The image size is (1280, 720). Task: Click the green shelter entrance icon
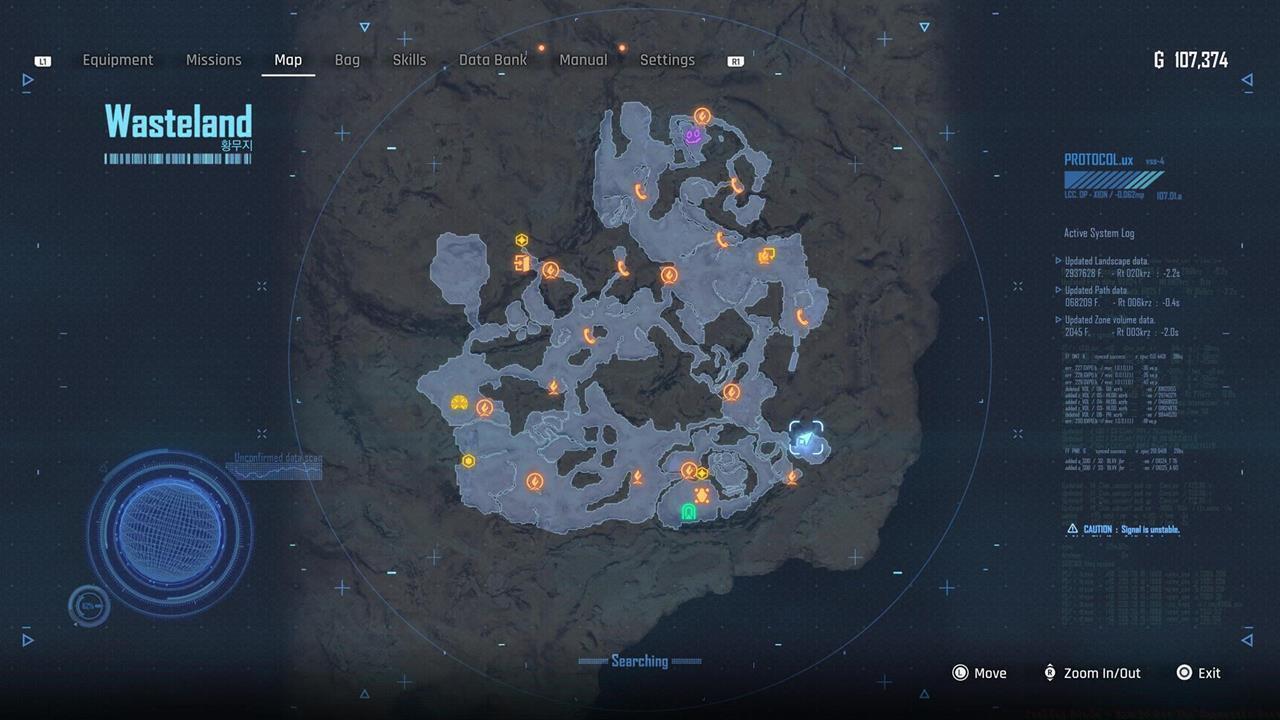[x=686, y=512]
